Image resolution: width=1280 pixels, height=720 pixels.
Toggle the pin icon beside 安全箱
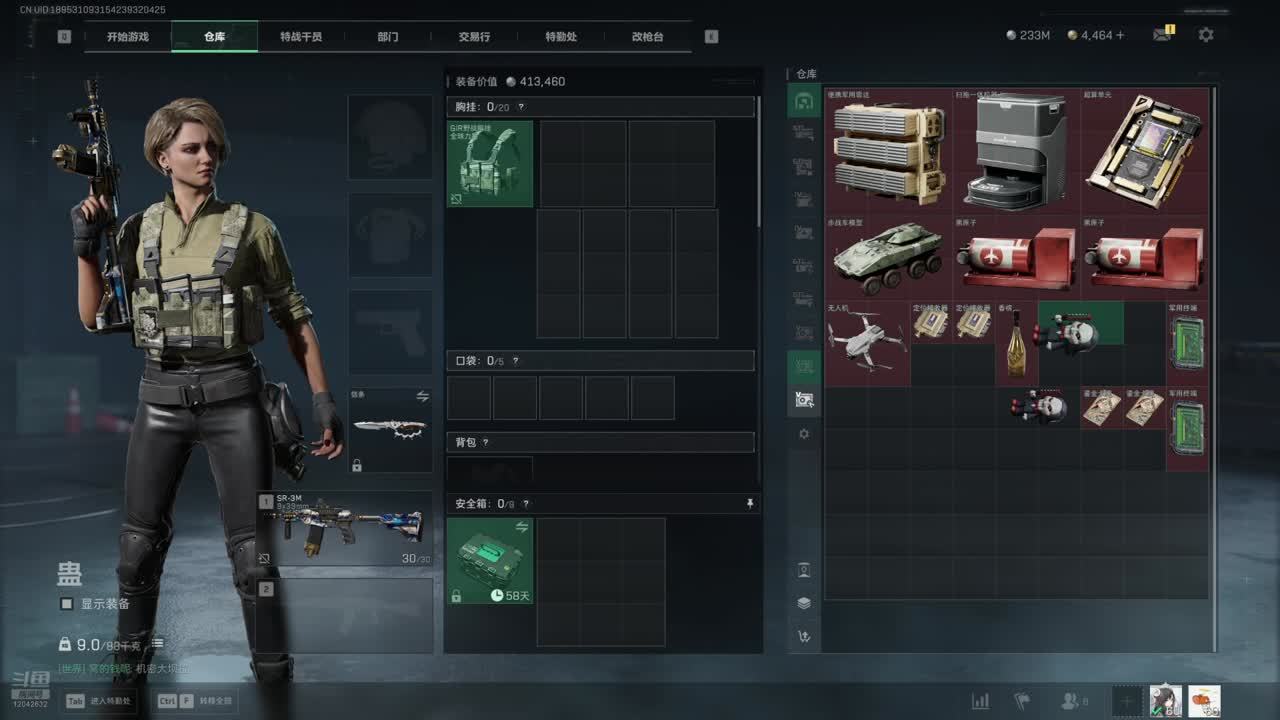coord(750,504)
